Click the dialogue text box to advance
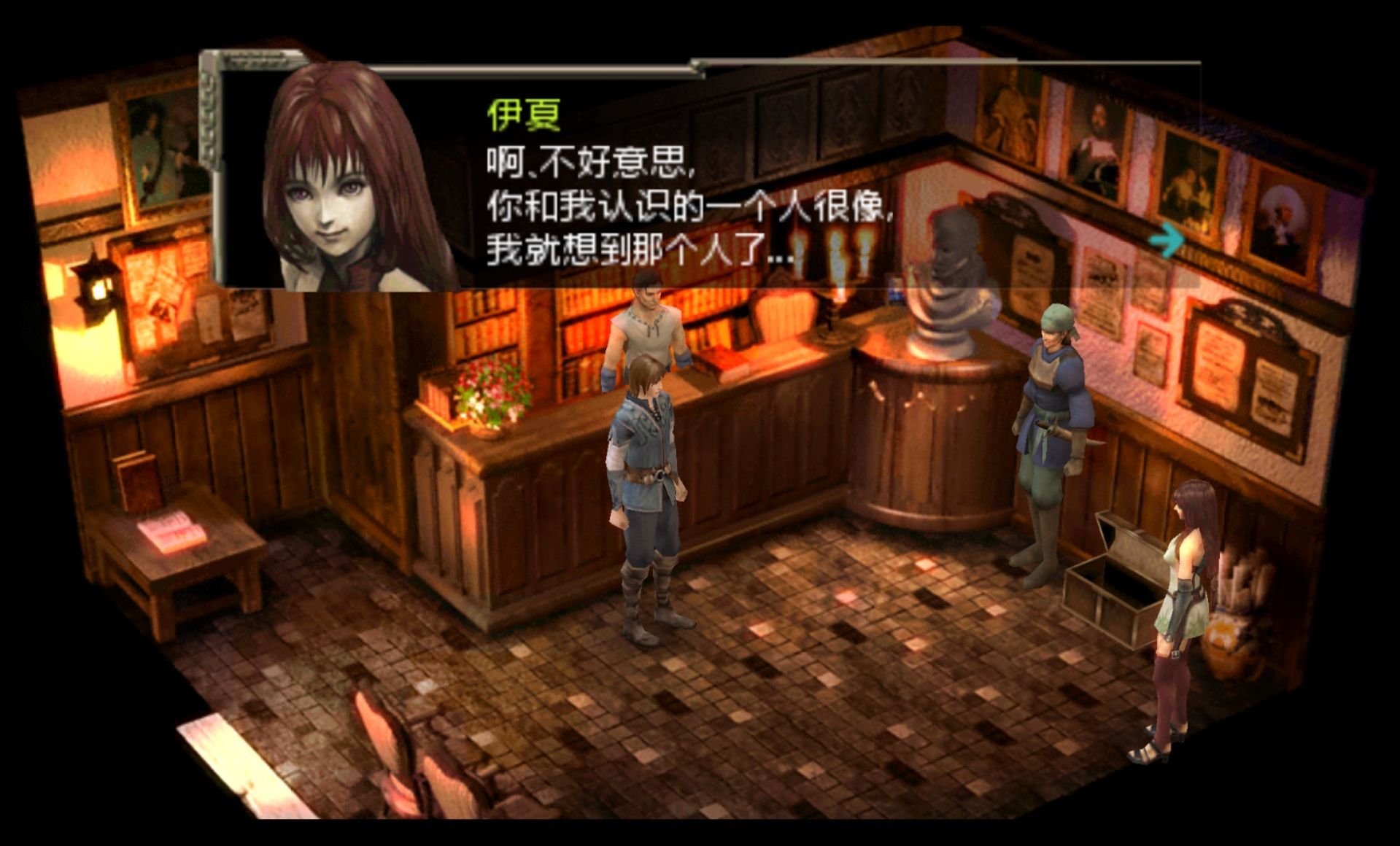The height and width of the screenshot is (846, 1400). (x=657, y=204)
